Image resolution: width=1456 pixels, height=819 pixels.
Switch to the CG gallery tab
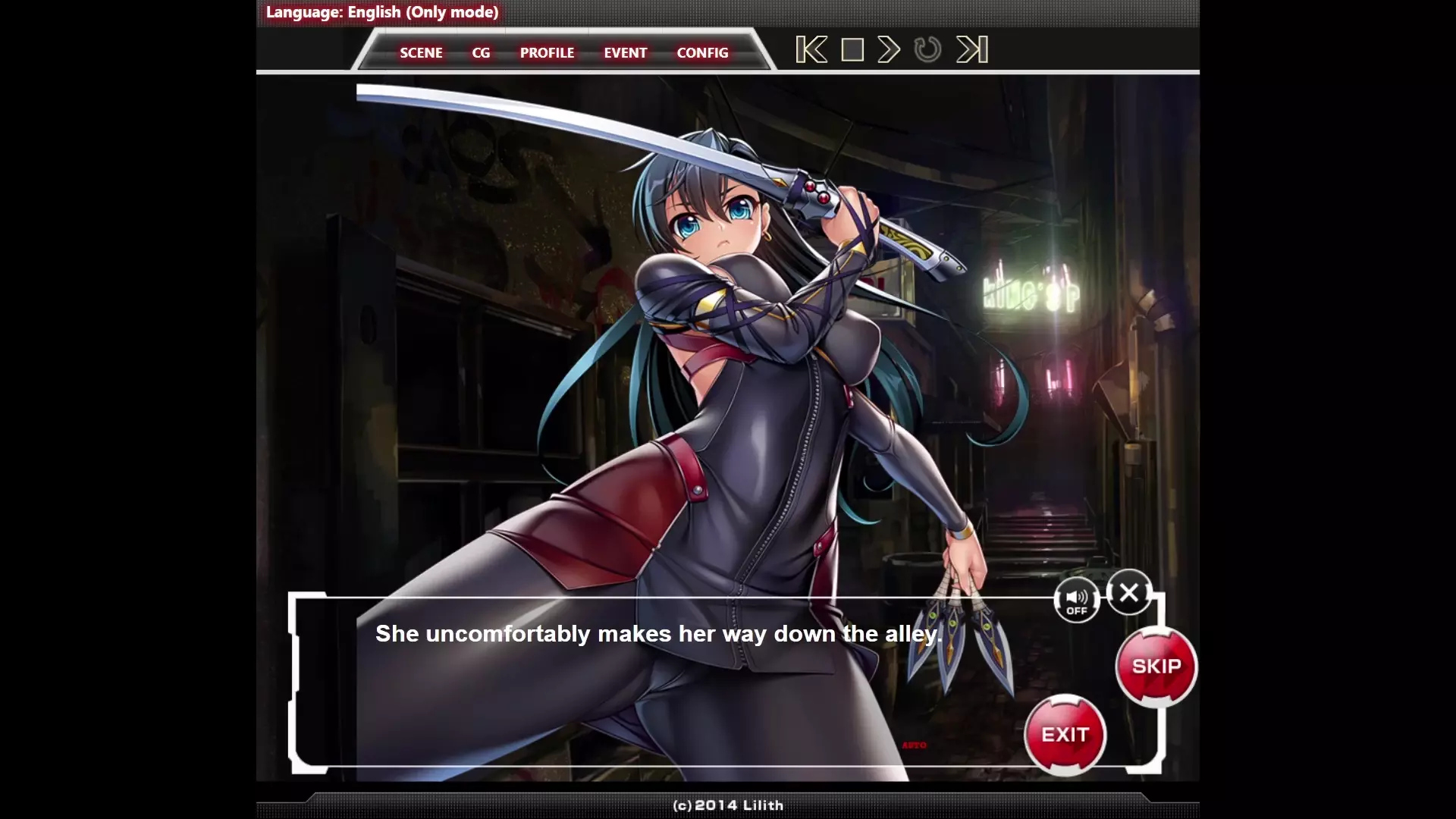481,53
